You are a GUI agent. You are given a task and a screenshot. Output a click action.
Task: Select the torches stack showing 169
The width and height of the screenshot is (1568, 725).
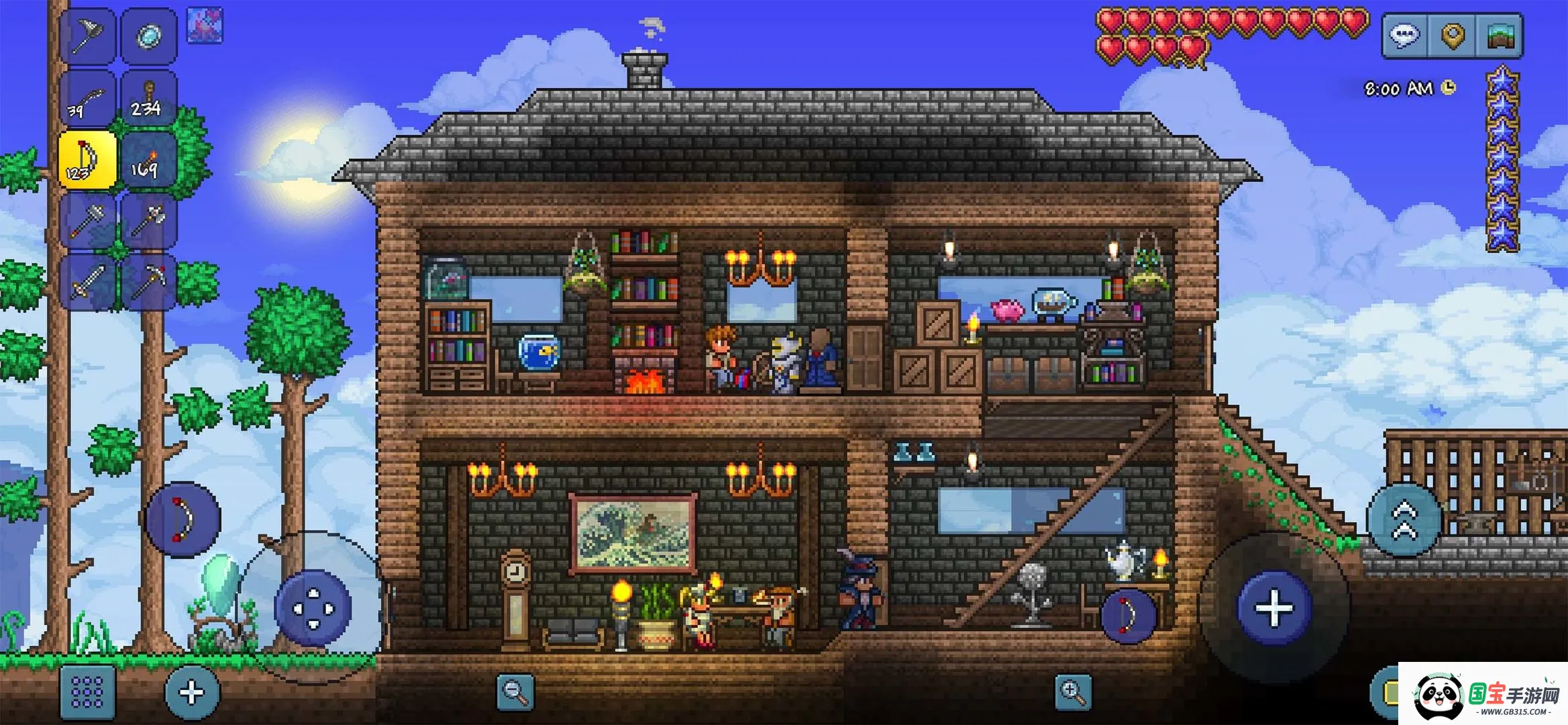149,161
